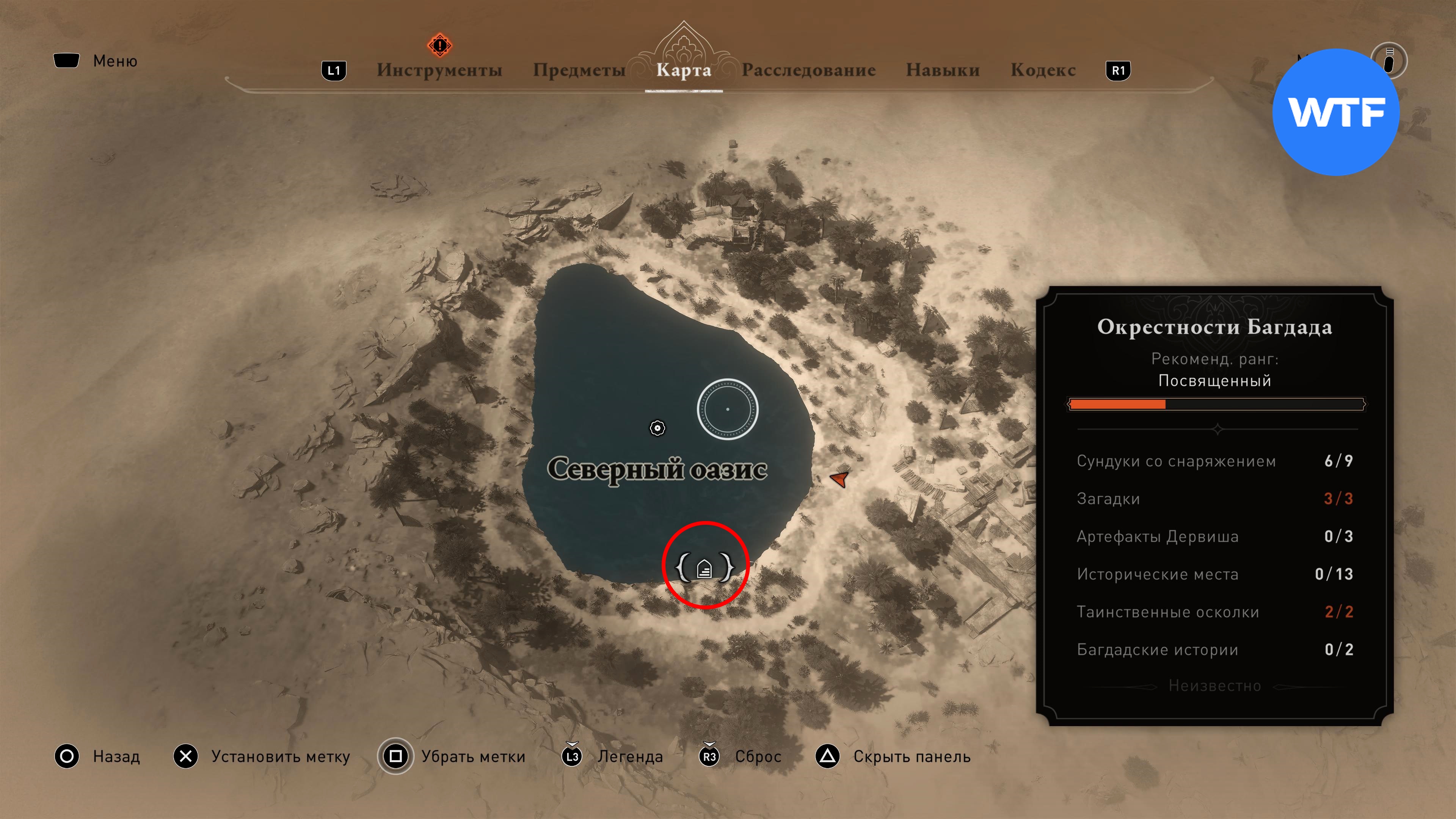The height and width of the screenshot is (819, 1456).
Task: Hide the panel via Скрыть панель
Action: point(911,756)
